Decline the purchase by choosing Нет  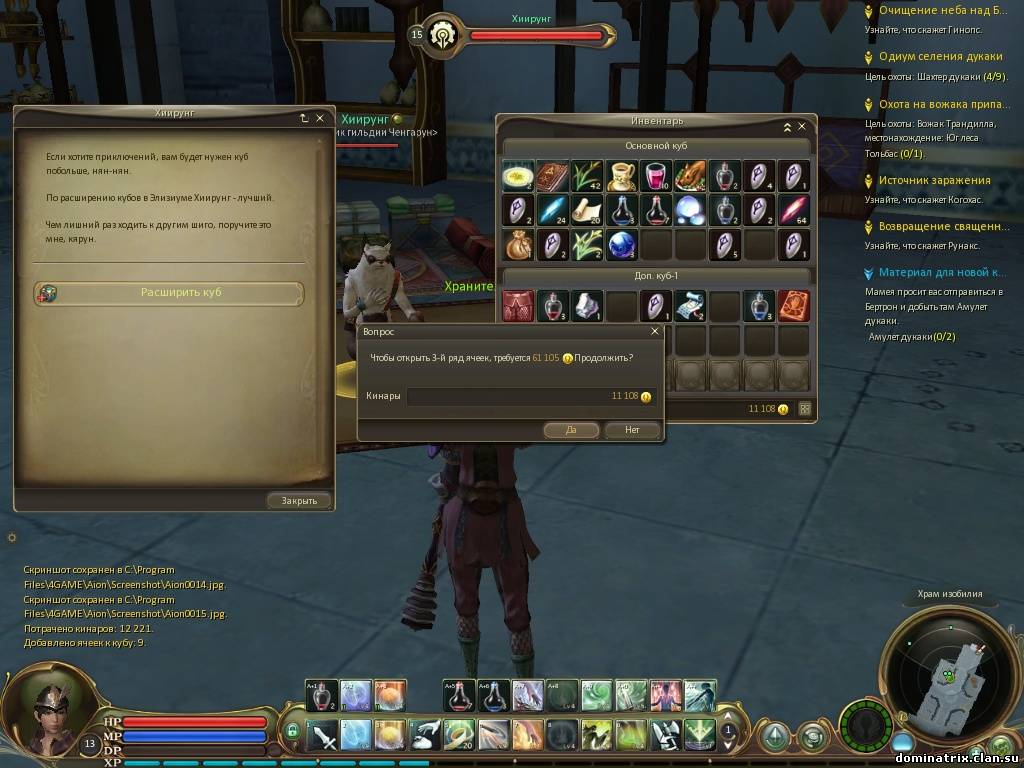point(632,430)
